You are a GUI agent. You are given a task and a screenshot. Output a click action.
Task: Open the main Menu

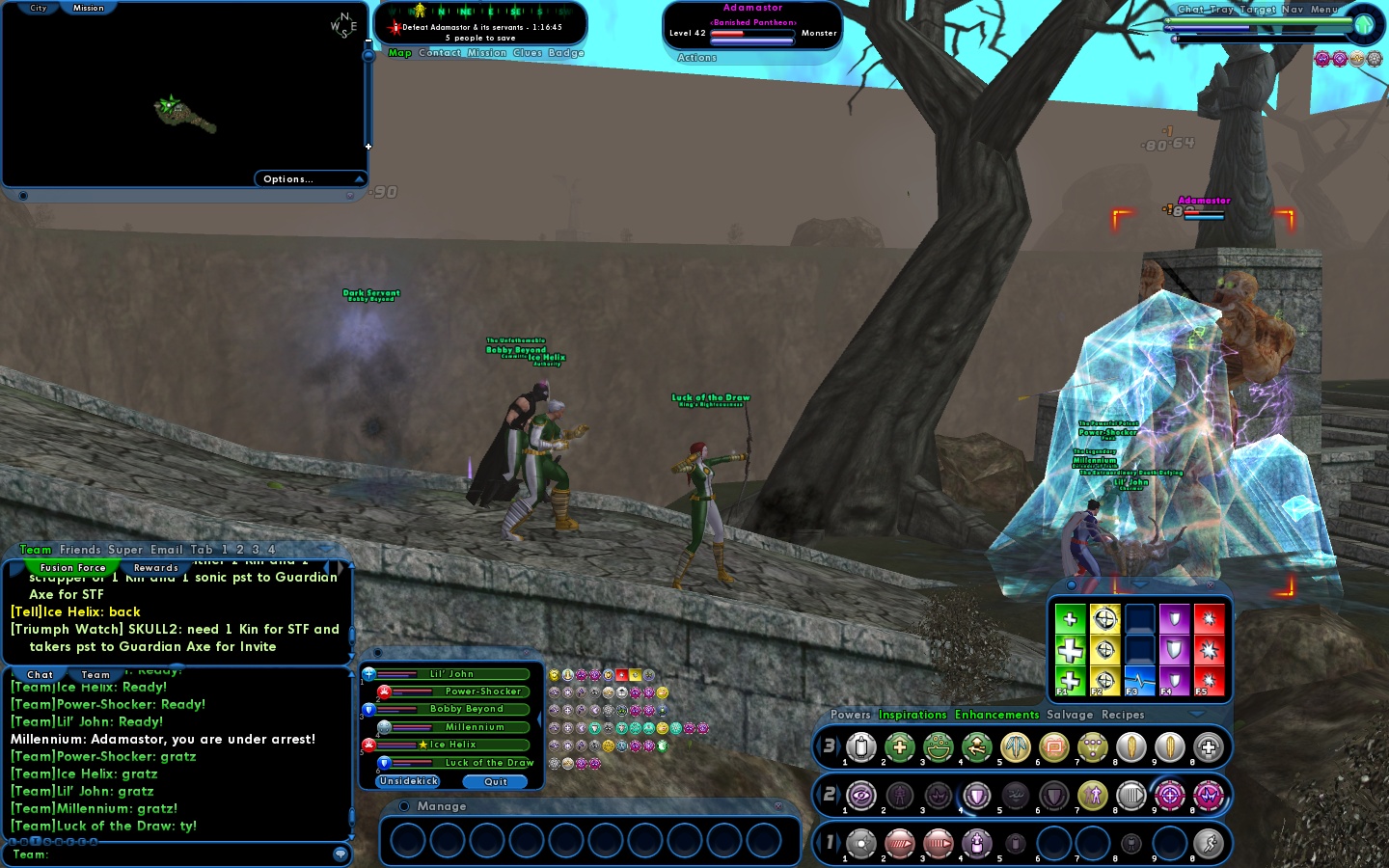1324,9
